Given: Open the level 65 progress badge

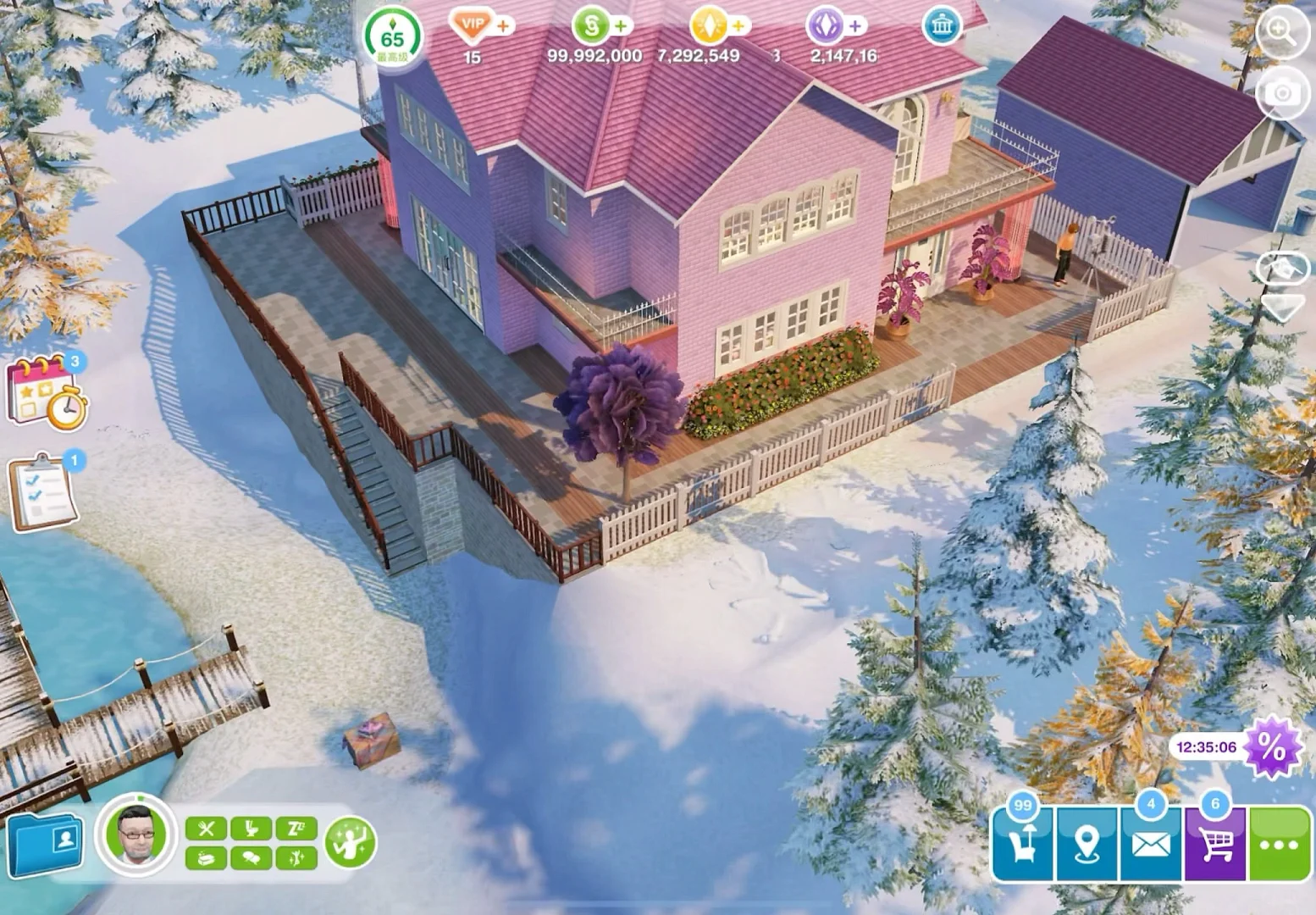Looking at the screenshot, I should (x=392, y=38).
